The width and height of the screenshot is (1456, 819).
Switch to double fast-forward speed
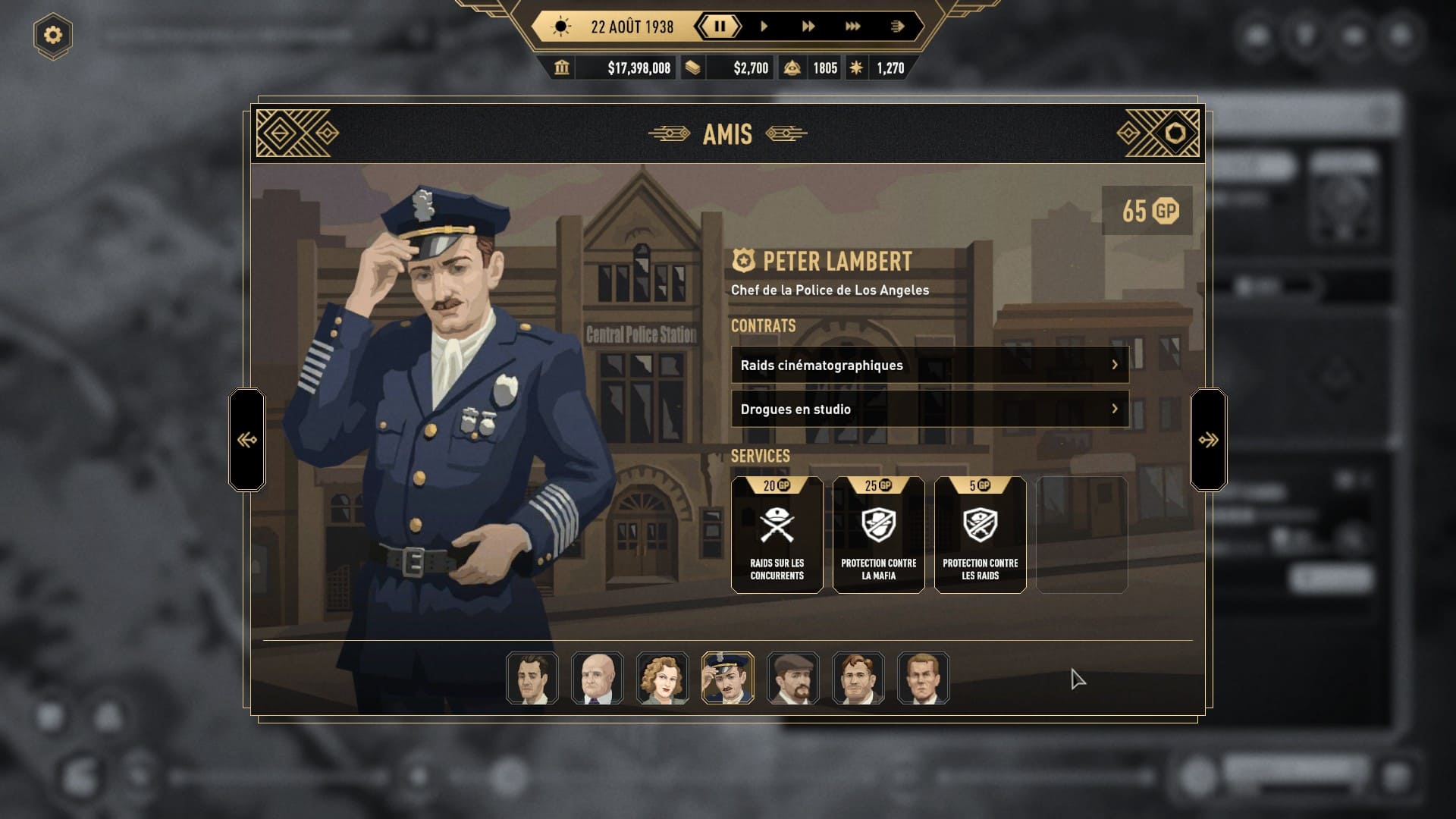click(808, 27)
